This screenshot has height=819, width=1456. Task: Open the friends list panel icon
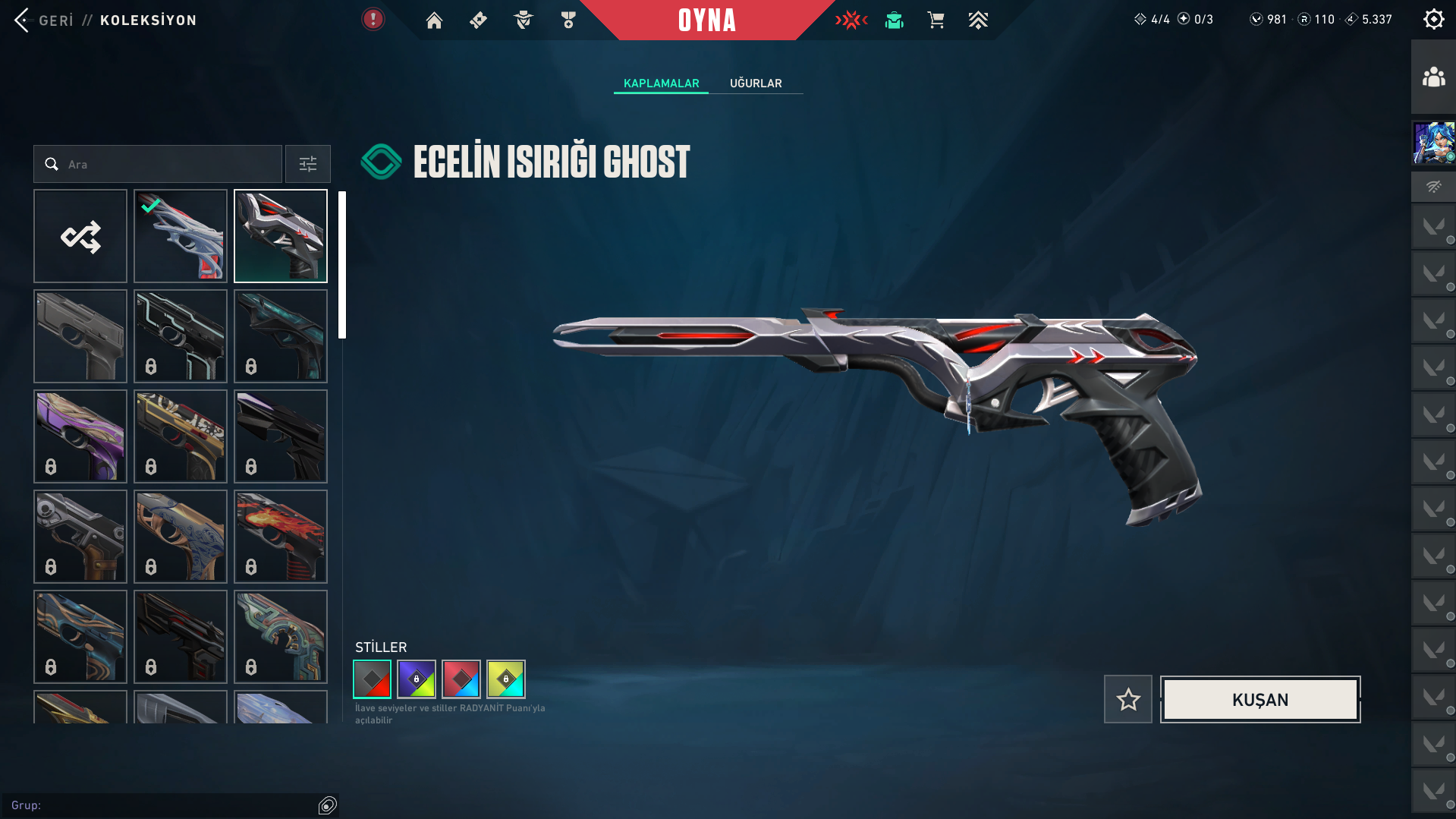tap(1433, 77)
